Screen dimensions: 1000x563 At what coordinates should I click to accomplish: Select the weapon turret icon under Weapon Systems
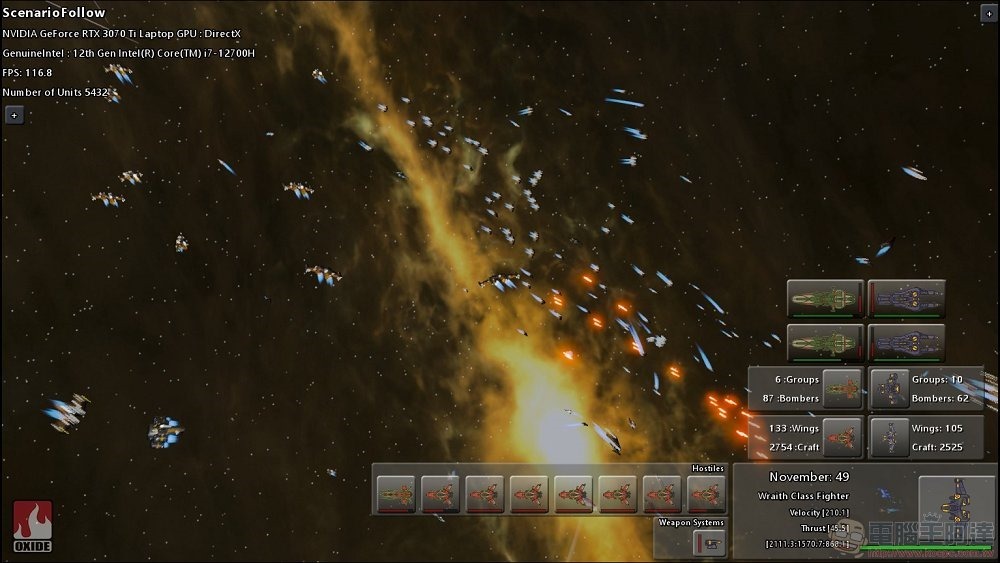[x=710, y=543]
